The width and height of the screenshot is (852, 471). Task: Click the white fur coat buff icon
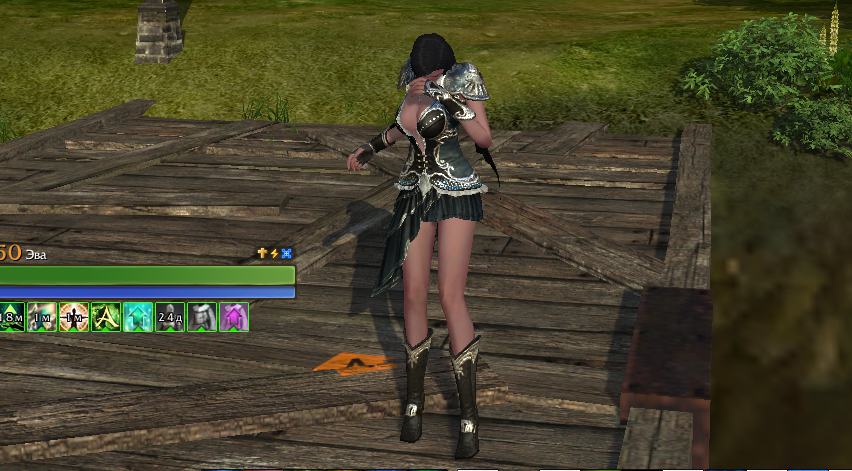tap(202, 317)
